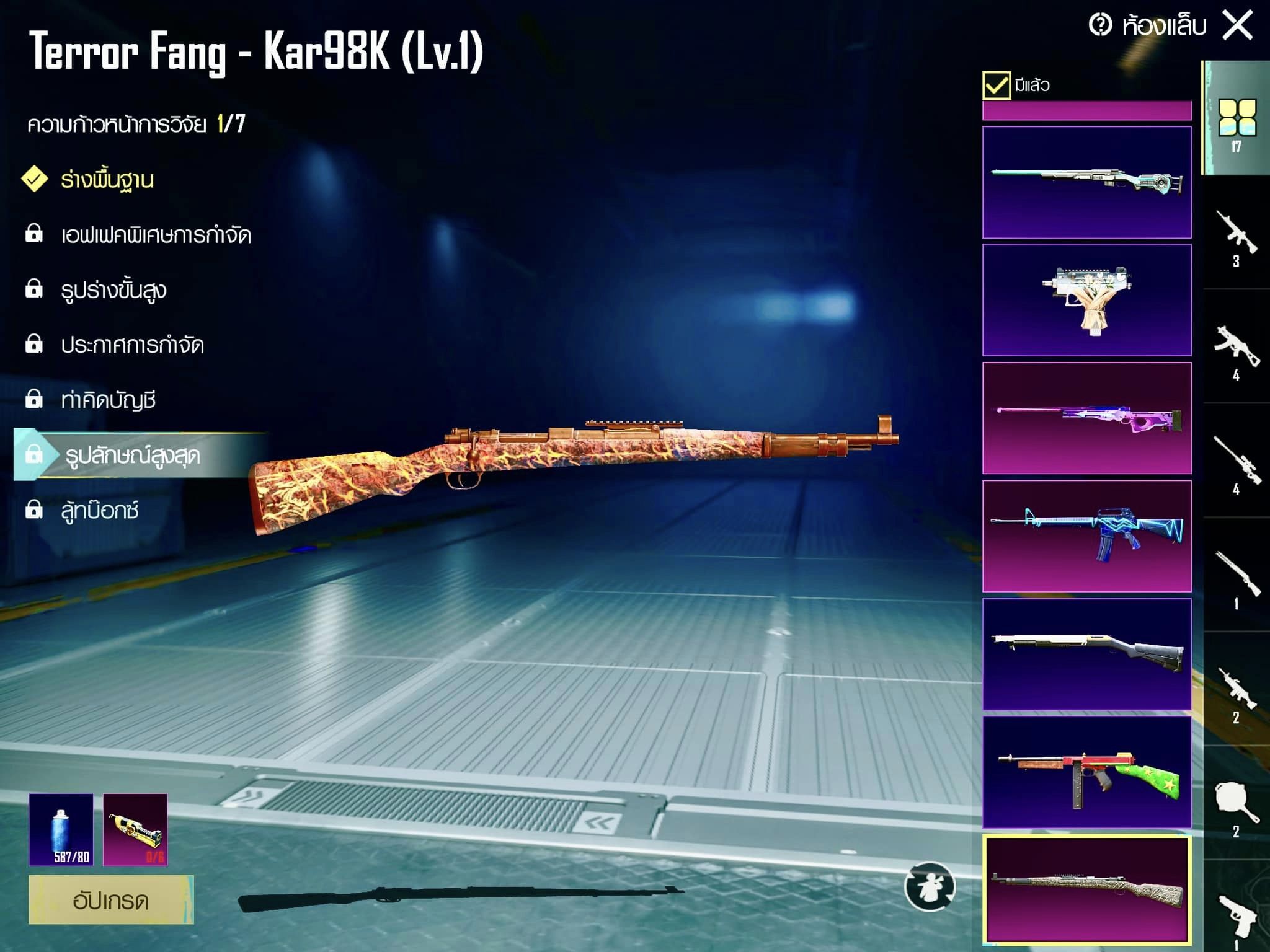1270x952 pixels.
Task: Select the blue paint can material
Action: tap(61, 829)
